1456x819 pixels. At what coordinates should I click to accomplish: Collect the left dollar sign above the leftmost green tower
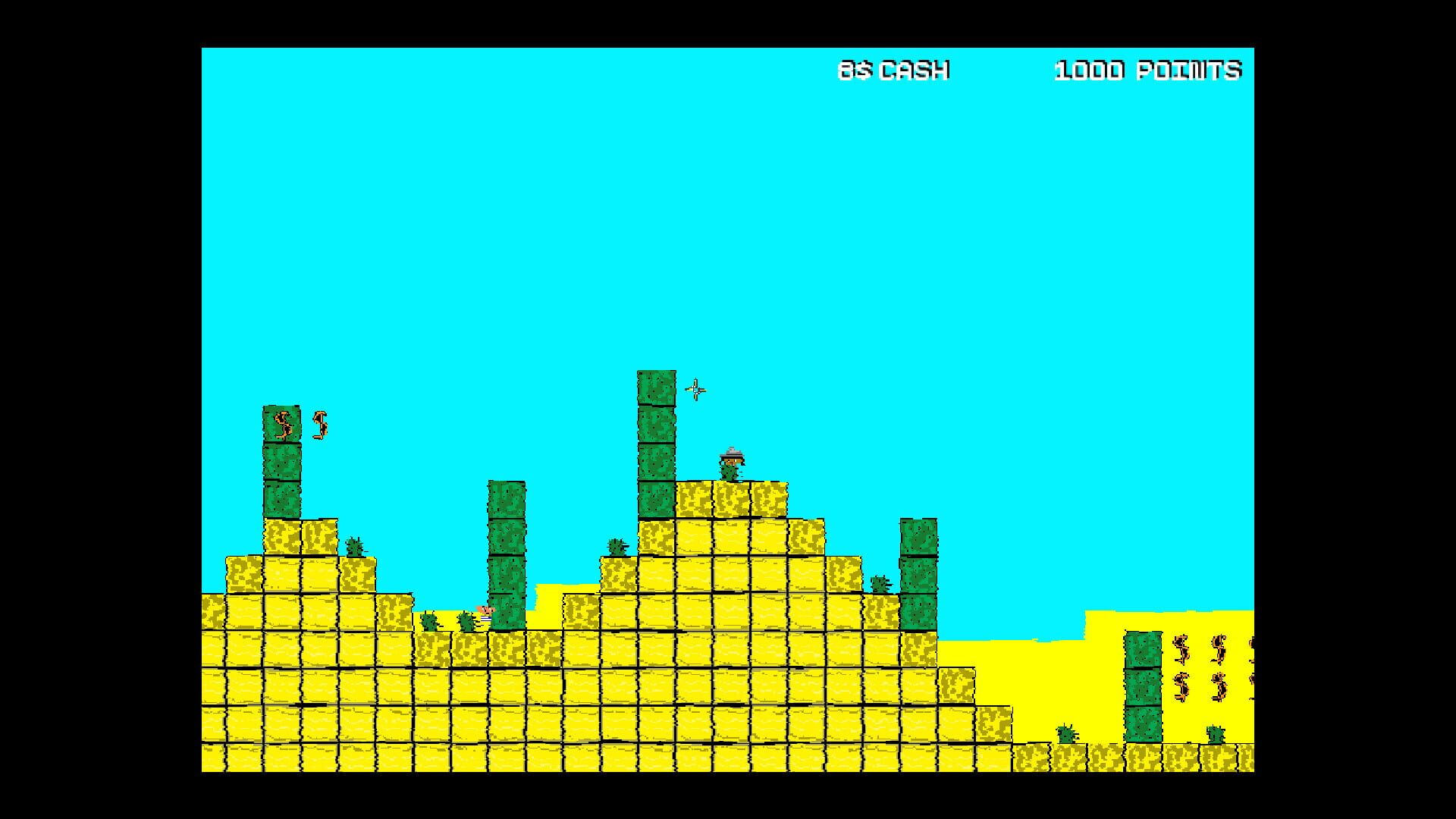[x=283, y=423]
